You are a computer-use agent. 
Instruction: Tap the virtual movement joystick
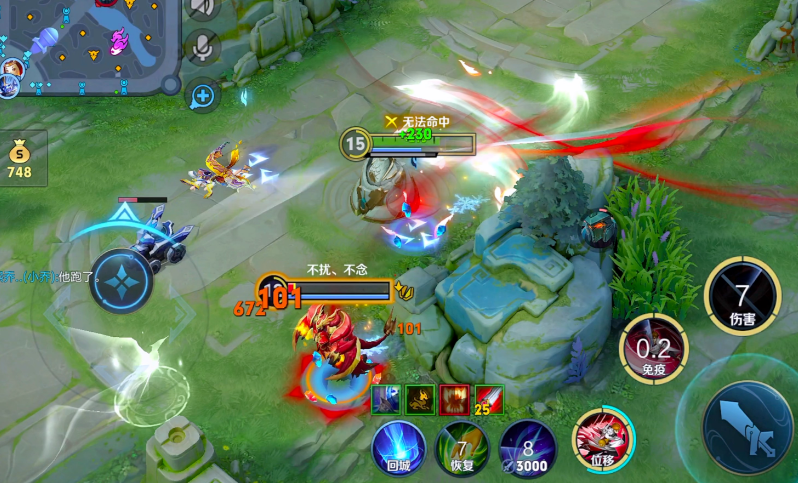pyautogui.click(x=122, y=282)
